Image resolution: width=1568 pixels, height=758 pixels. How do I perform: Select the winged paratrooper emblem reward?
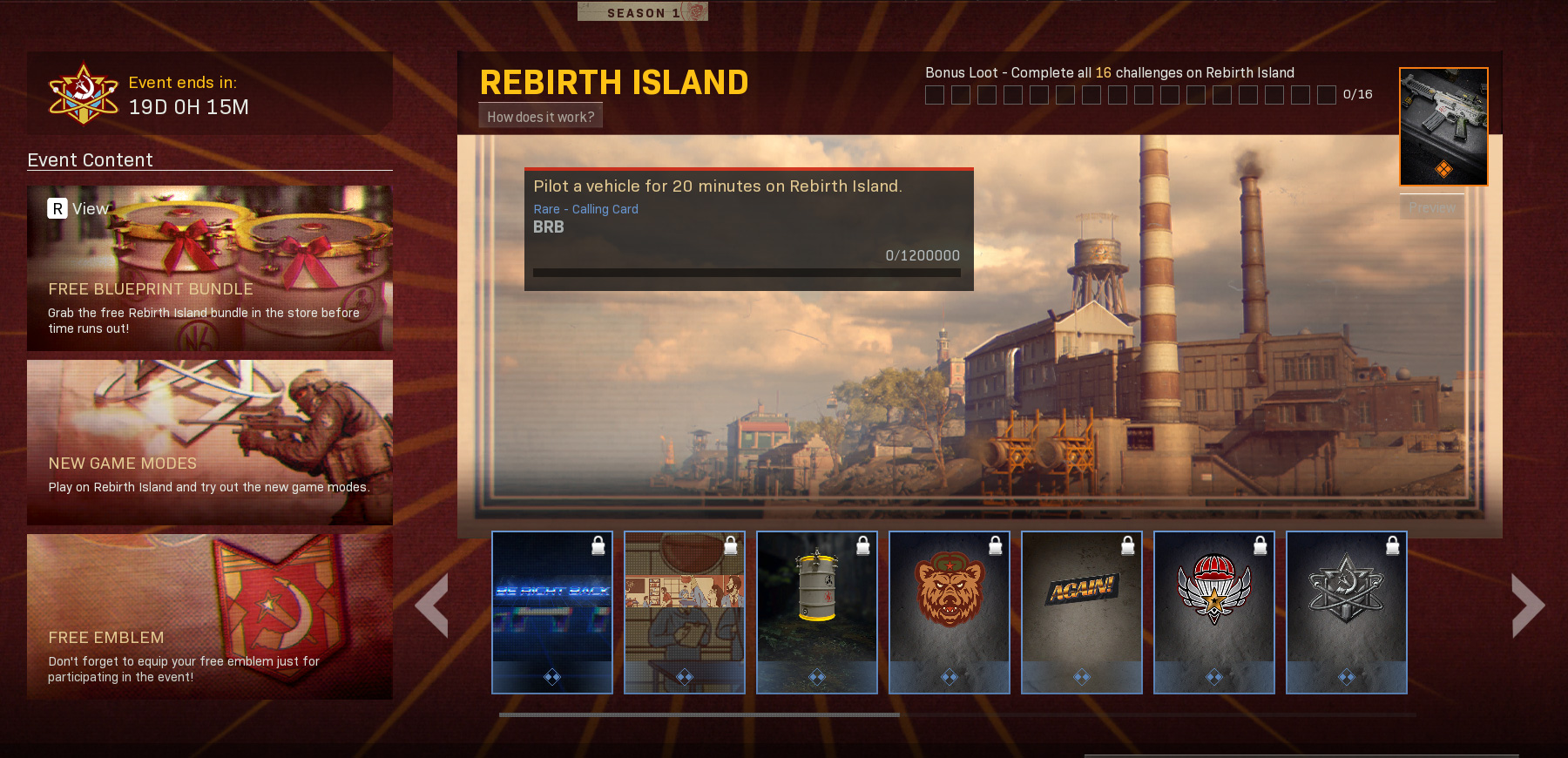click(1213, 610)
